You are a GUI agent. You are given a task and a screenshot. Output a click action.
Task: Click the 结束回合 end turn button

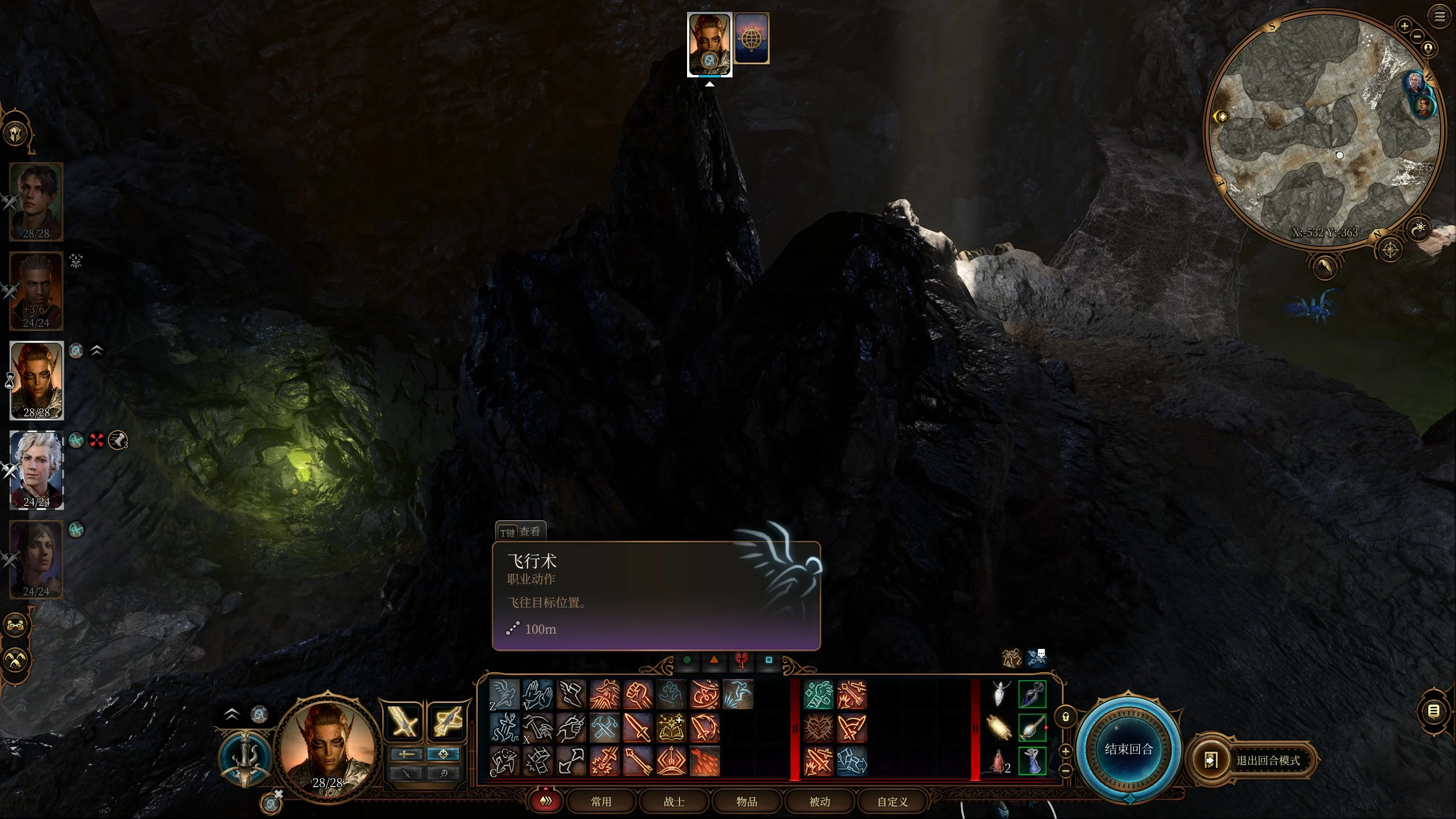[1128, 748]
